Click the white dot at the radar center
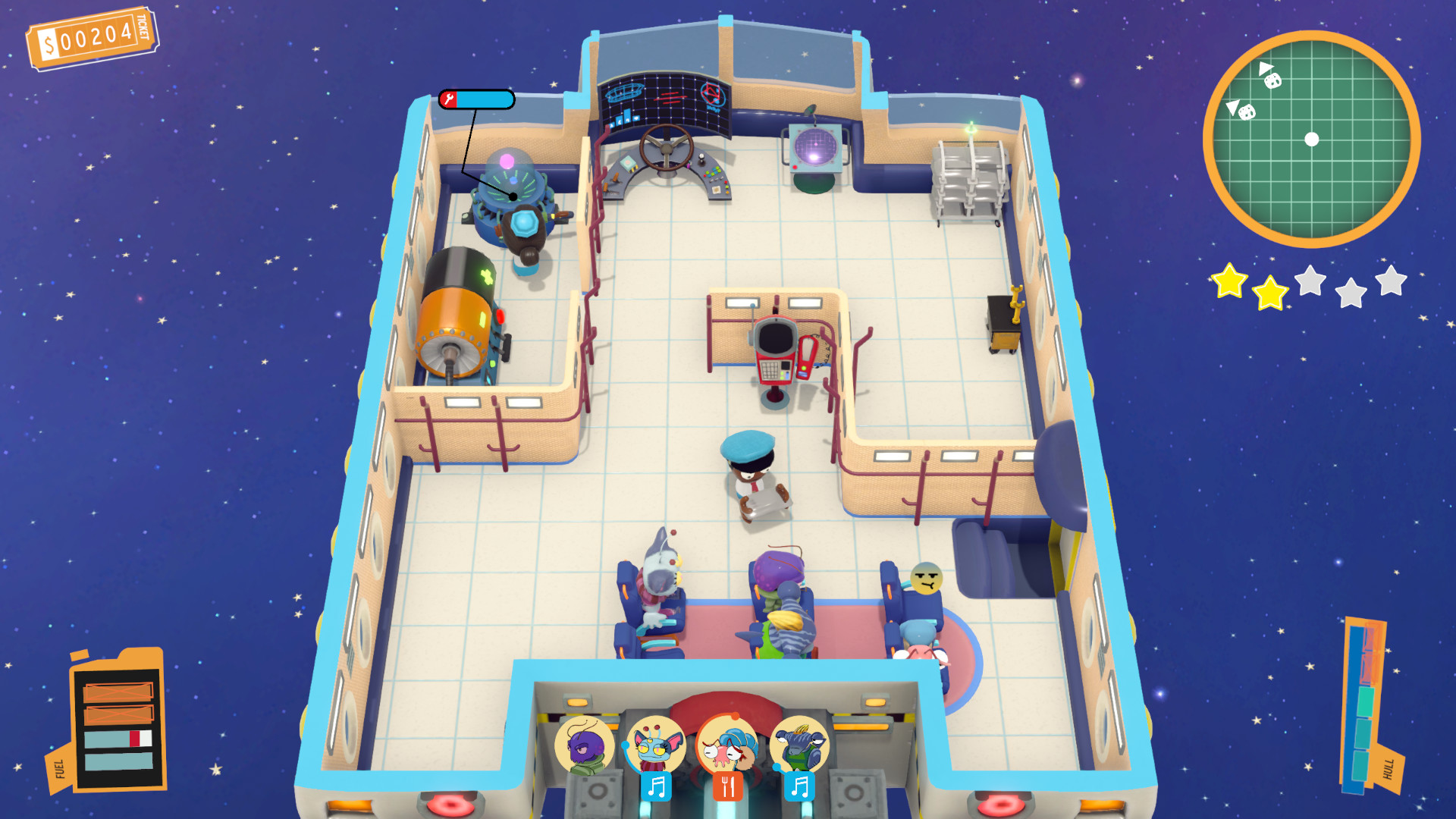The image size is (1456, 819). tap(1311, 138)
